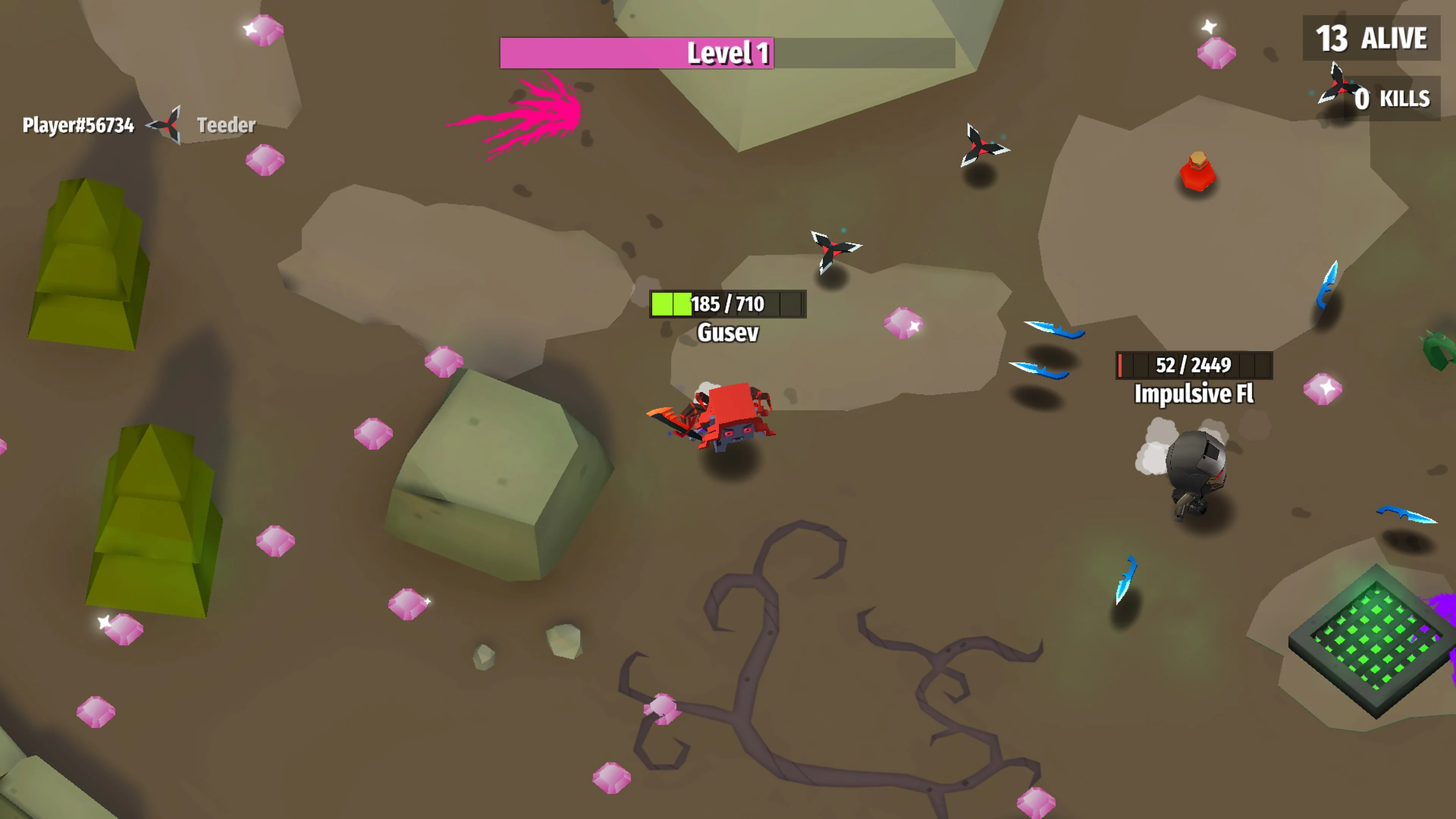Image resolution: width=1456 pixels, height=819 pixels.
Task: Click the 13 ALIVE counter
Action: coord(1370,38)
